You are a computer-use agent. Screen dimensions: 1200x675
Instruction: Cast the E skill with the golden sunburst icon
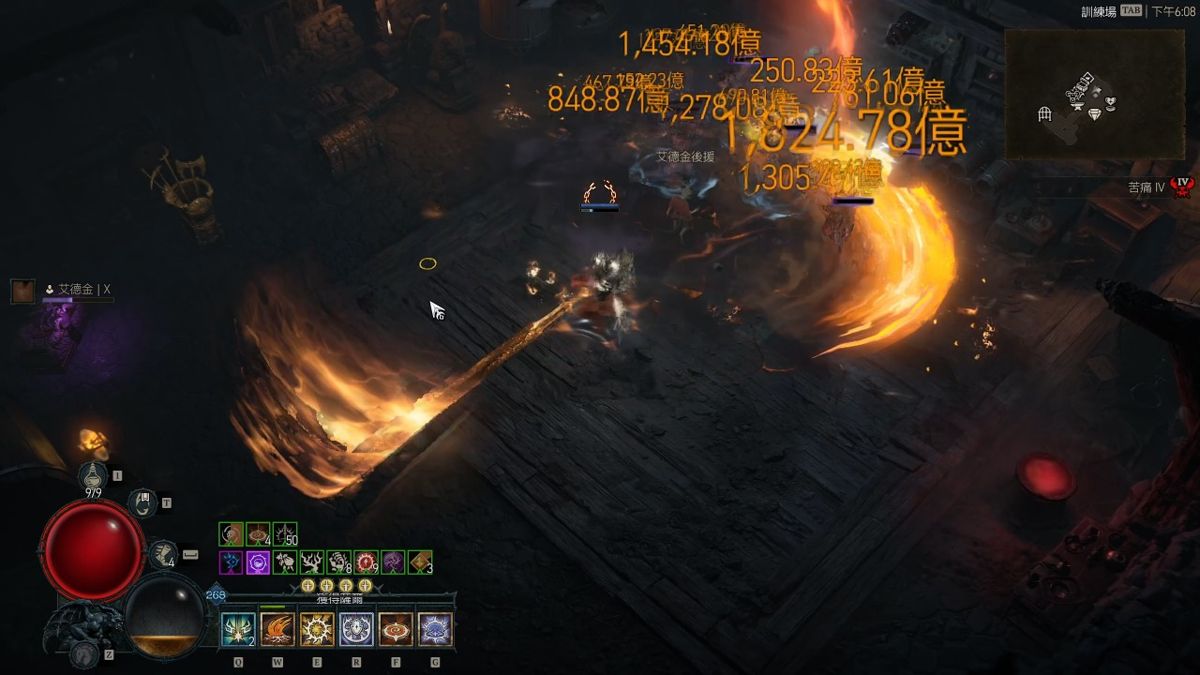coord(317,629)
